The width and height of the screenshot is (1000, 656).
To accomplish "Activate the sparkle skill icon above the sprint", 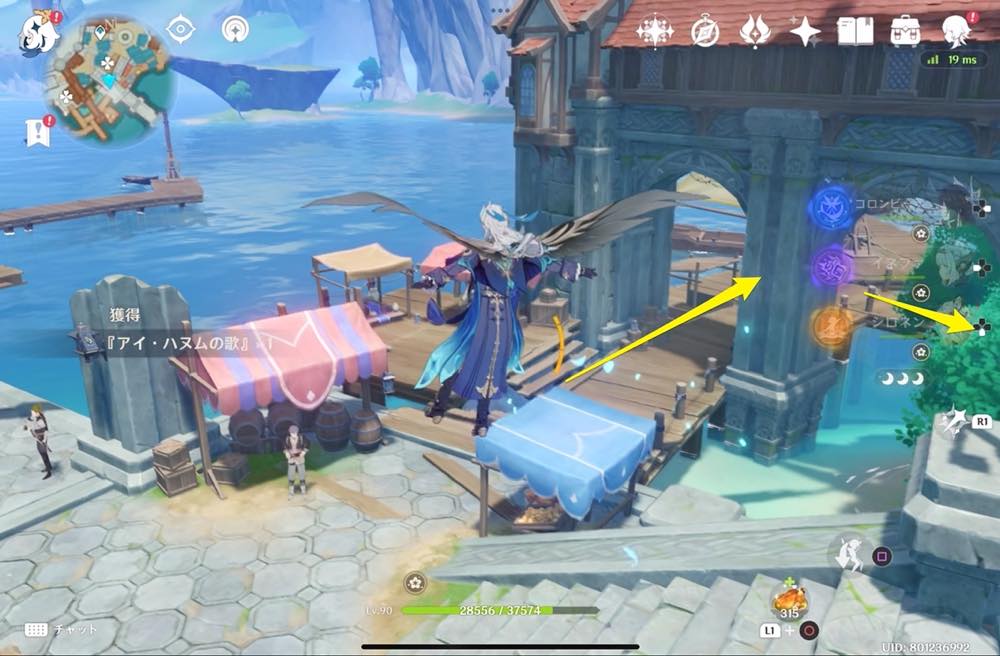I will [x=954, y=421].
